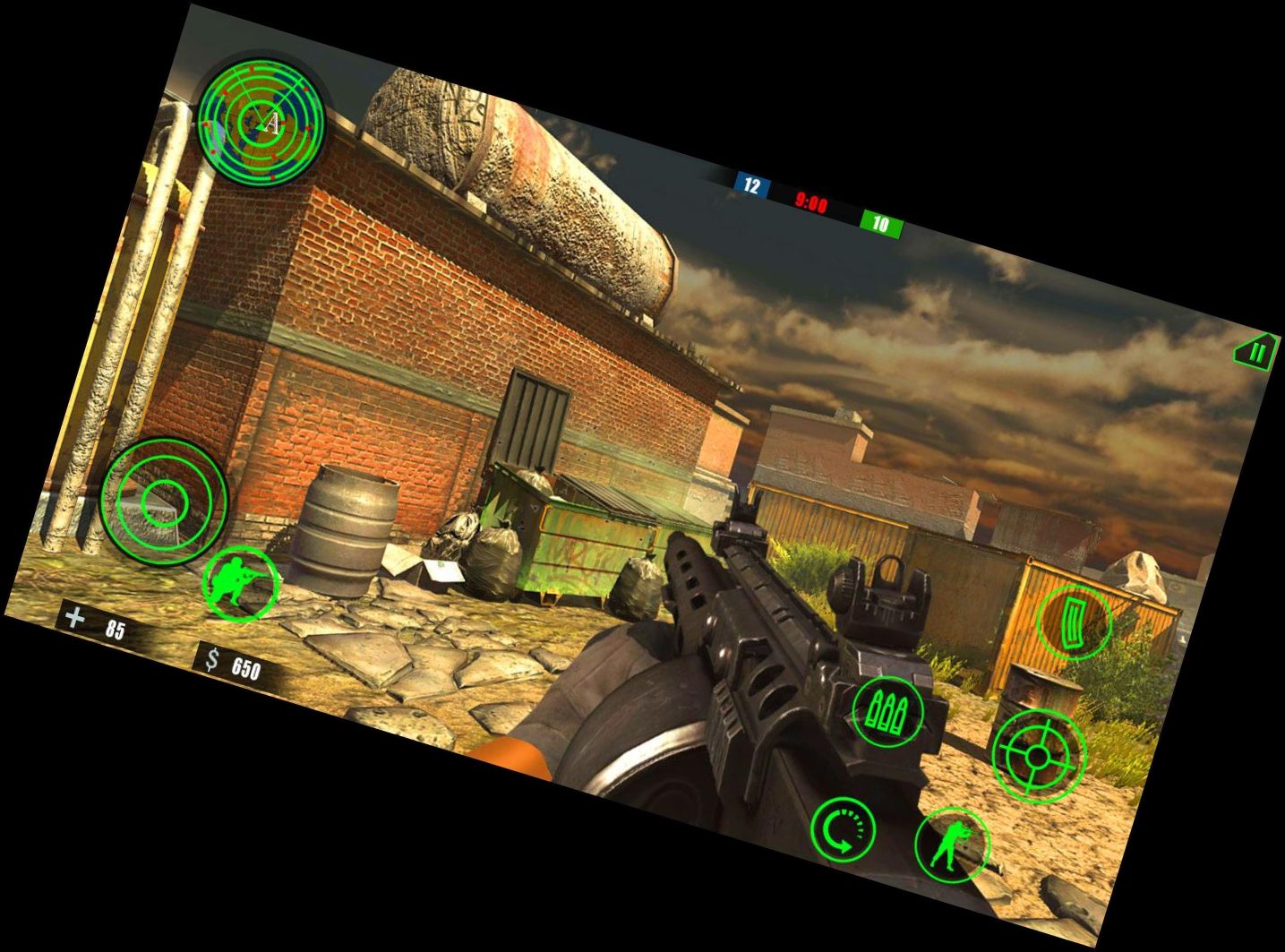Select the green crosshair fire icon
The width and height of the screenshot is (1285, 952).
click(1037, 757)
